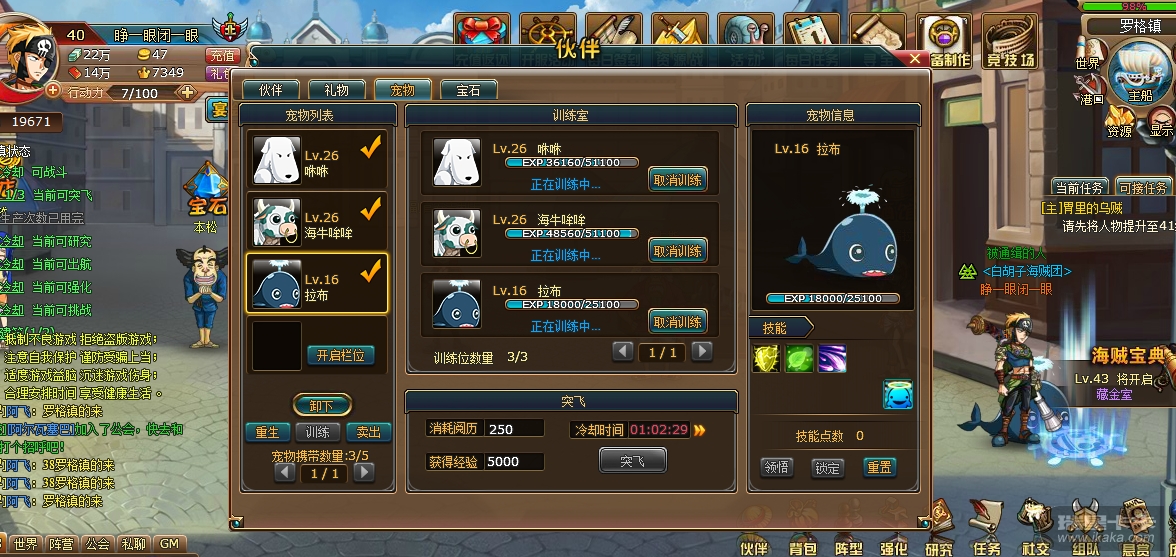
Task: Select pet 海牛哞哞 in the pet list
Action: pyautogui.click(x=317, y=222)
